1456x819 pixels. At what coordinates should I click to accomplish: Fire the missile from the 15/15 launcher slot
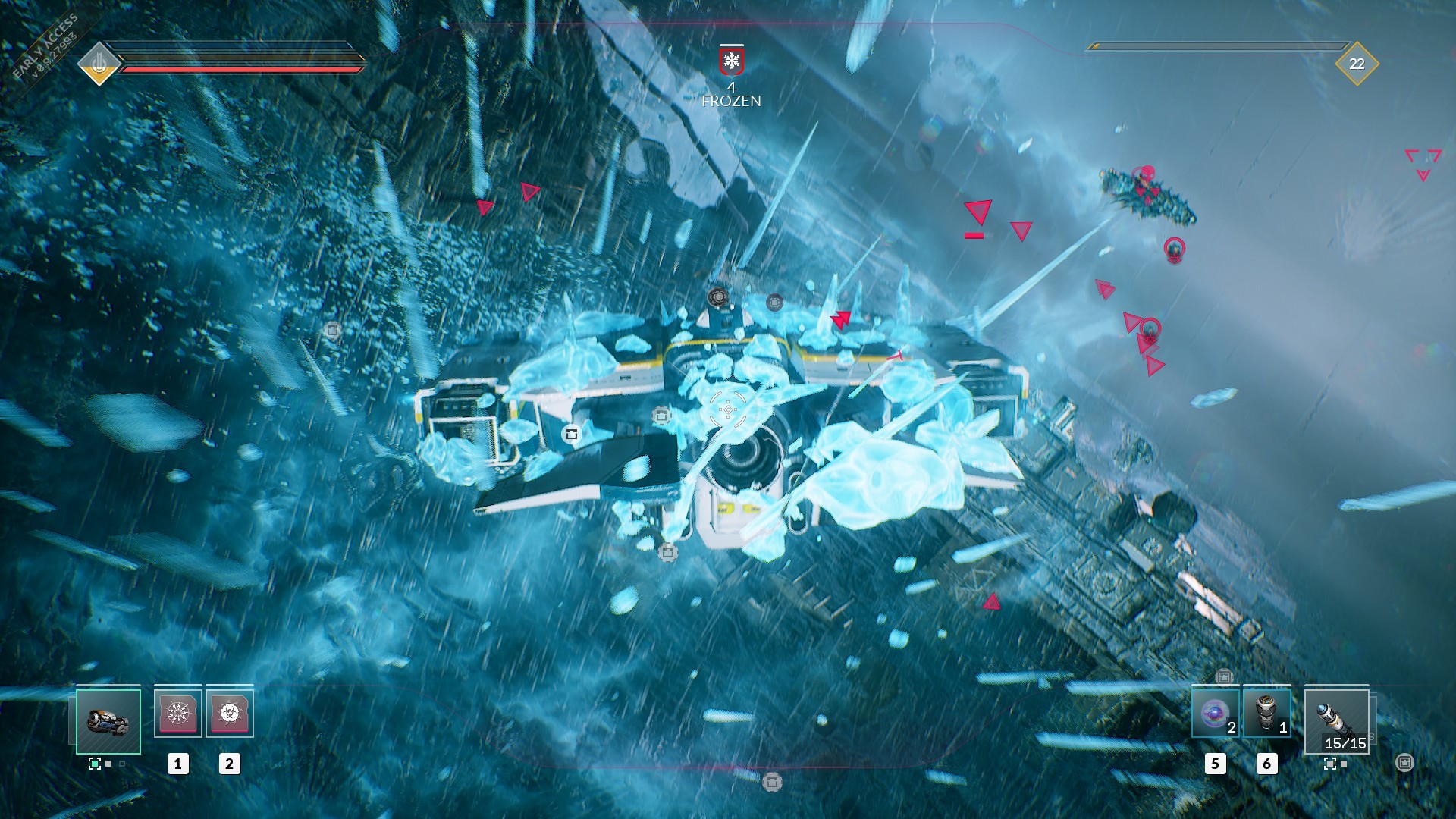(x=1337, y=722)
